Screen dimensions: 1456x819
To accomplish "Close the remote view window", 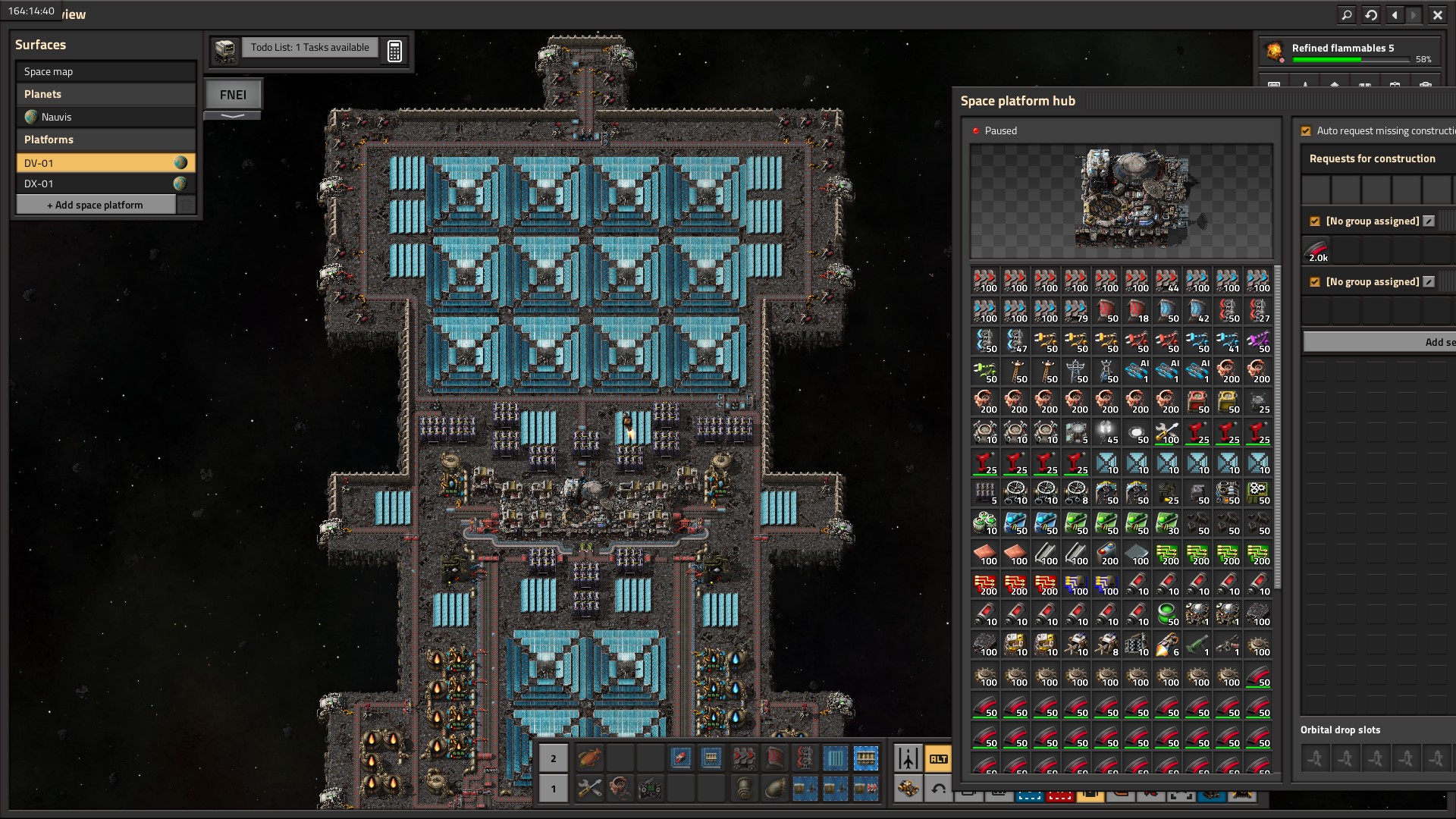I will 1437,14.
